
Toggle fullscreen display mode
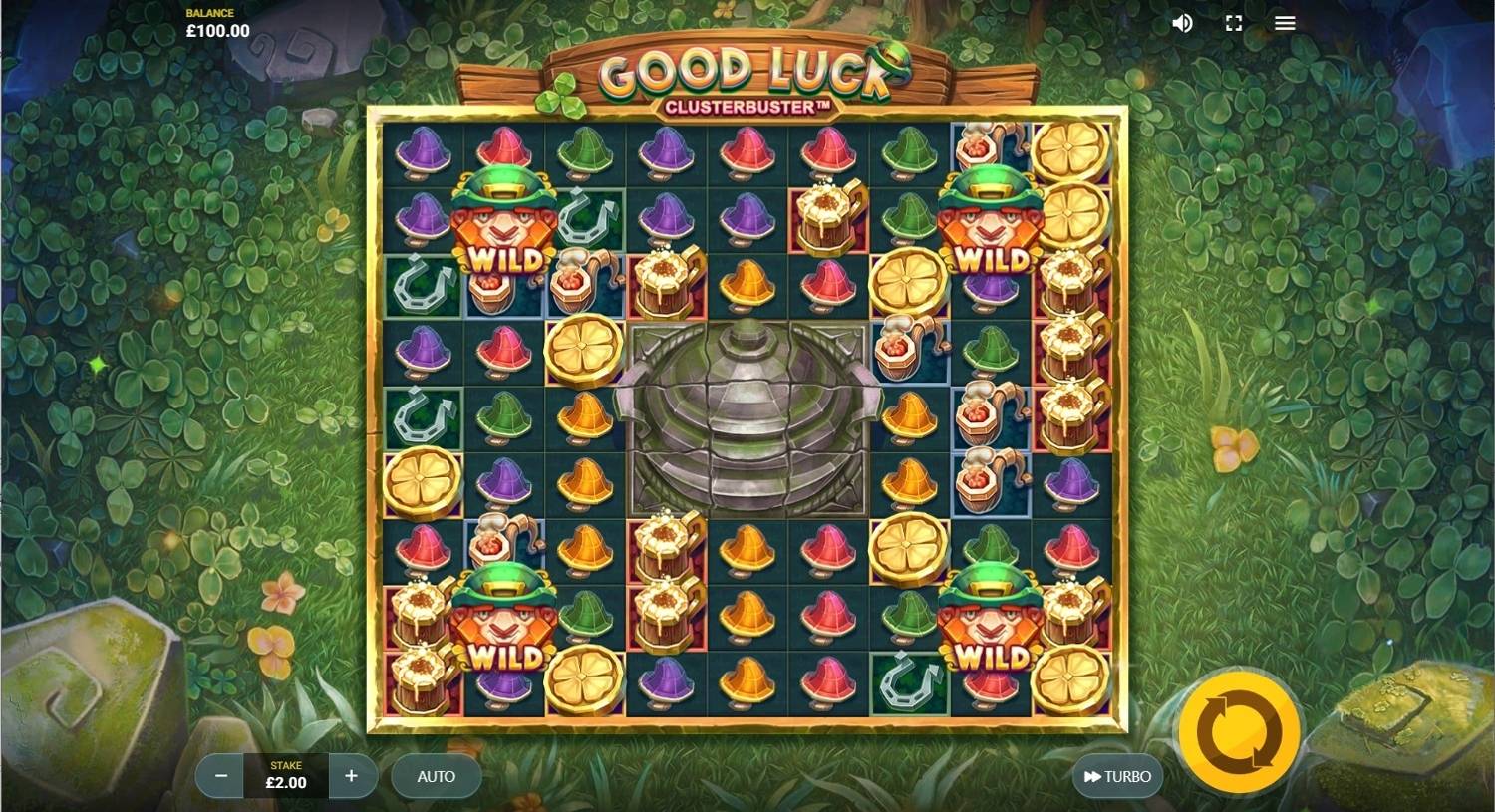[1233, 23]
